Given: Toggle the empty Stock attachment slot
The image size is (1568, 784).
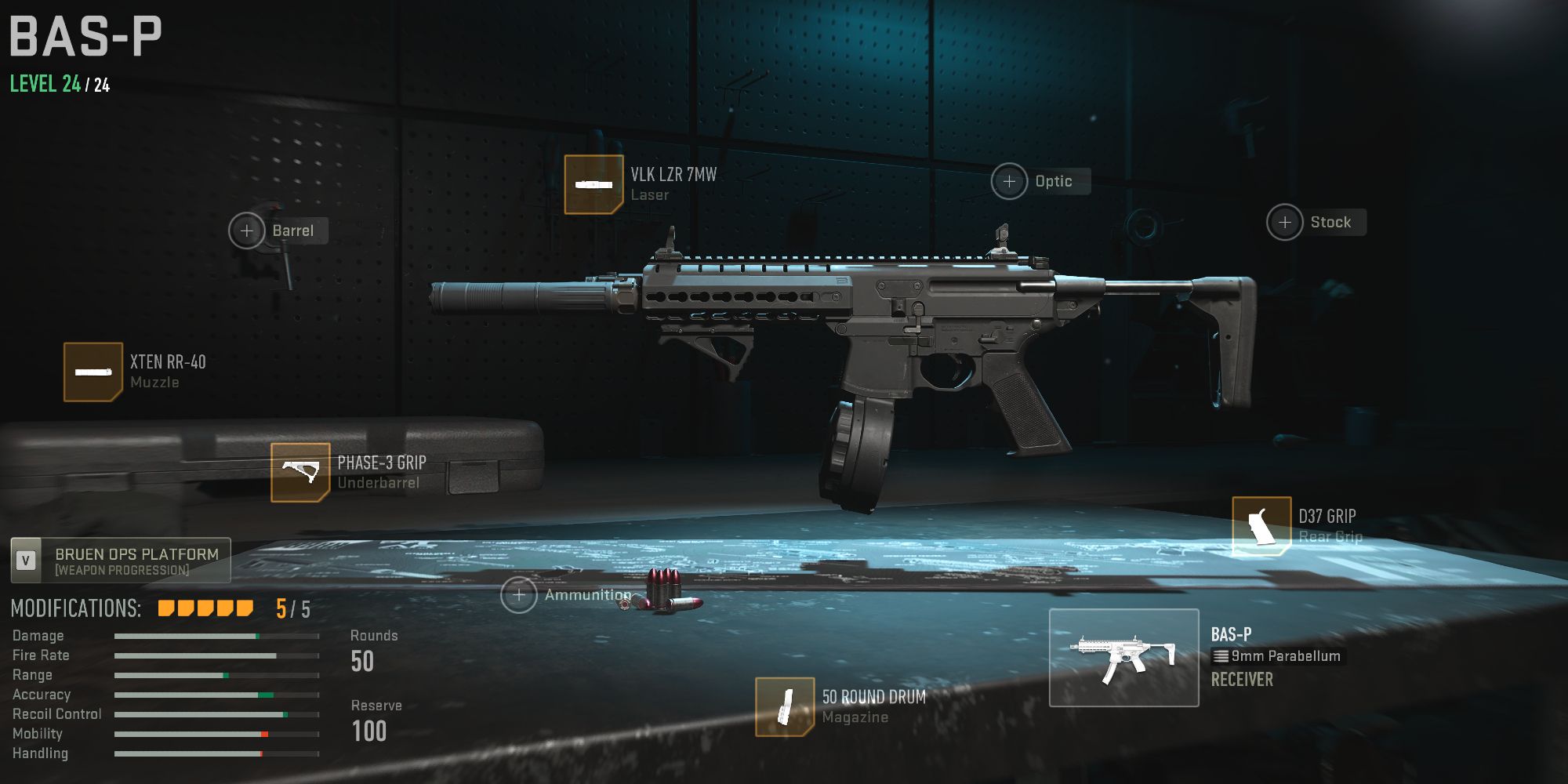Looking at the screenshot, I should click(1285, 222).
